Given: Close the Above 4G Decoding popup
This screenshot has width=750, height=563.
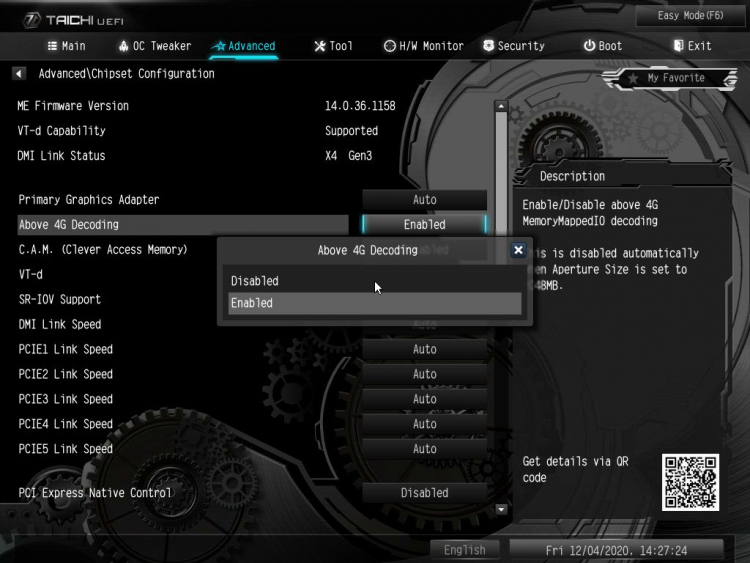Looking at the screenshot, I should click(x=518, y=250).
